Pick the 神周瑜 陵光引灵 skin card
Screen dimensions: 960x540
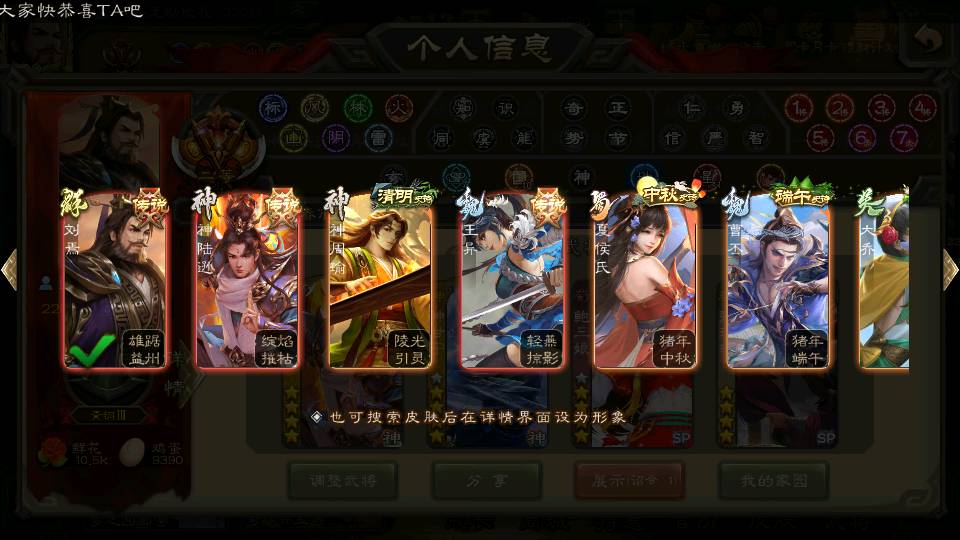(x=380, y=280)
